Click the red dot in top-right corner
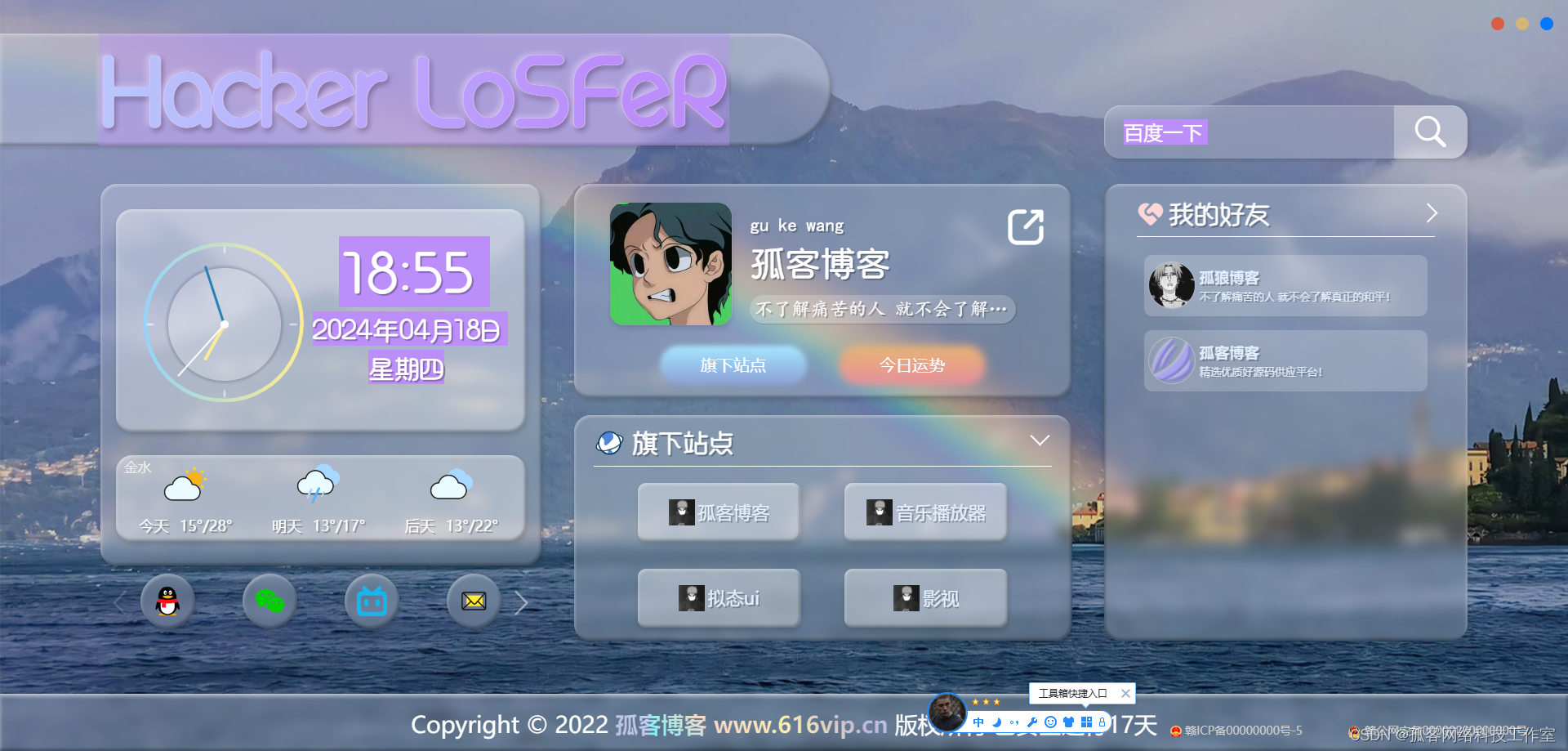Image resolution: width=1568 pixels, height=751 pixels. pos(1497,24)
